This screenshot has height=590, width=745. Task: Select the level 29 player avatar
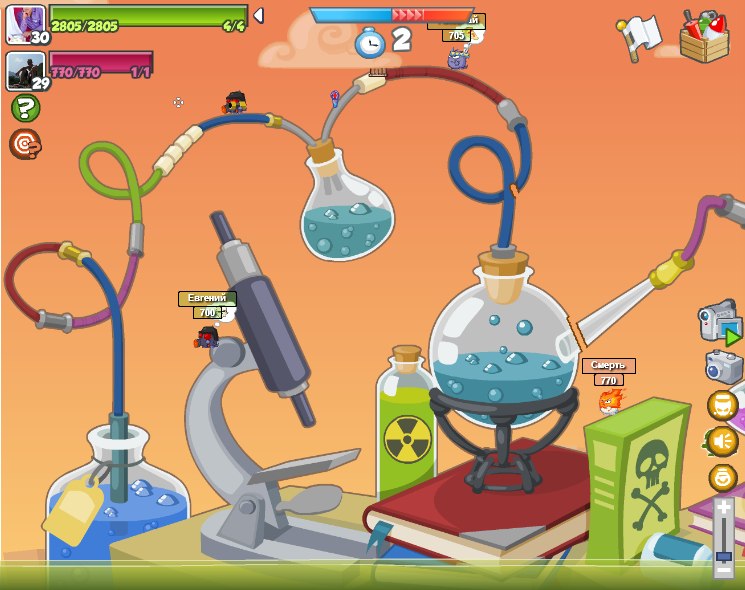coord(25,71)
